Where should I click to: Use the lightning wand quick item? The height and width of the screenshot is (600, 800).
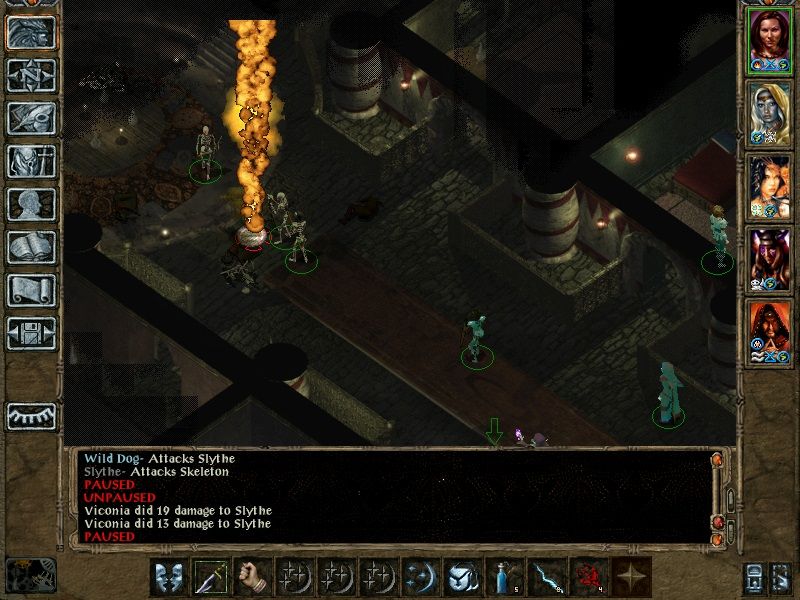tap(546, 577)
